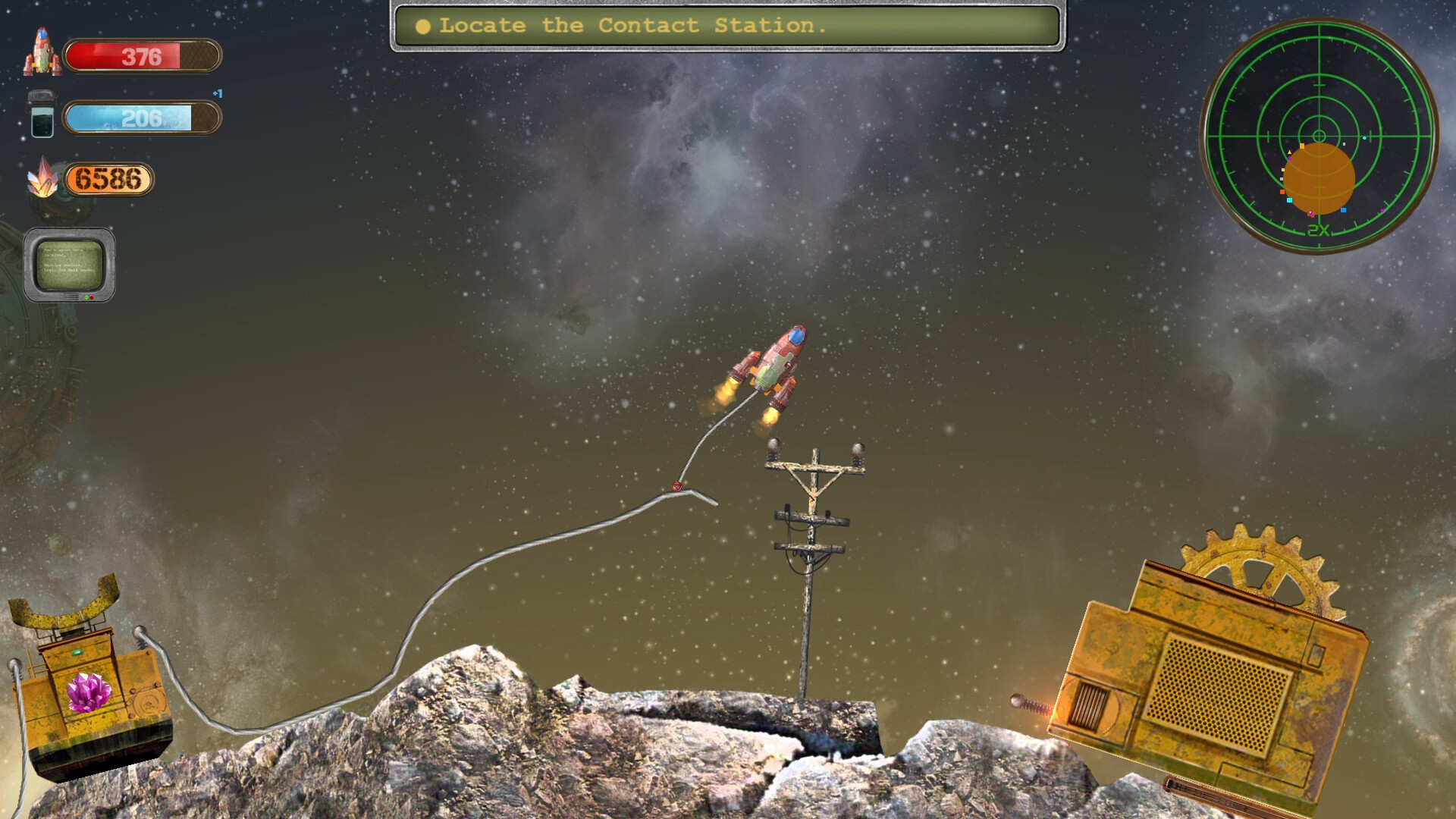1456x819 pixels.
Task: Click the 'Locate the Contact Station' objective
Action: 635,25
